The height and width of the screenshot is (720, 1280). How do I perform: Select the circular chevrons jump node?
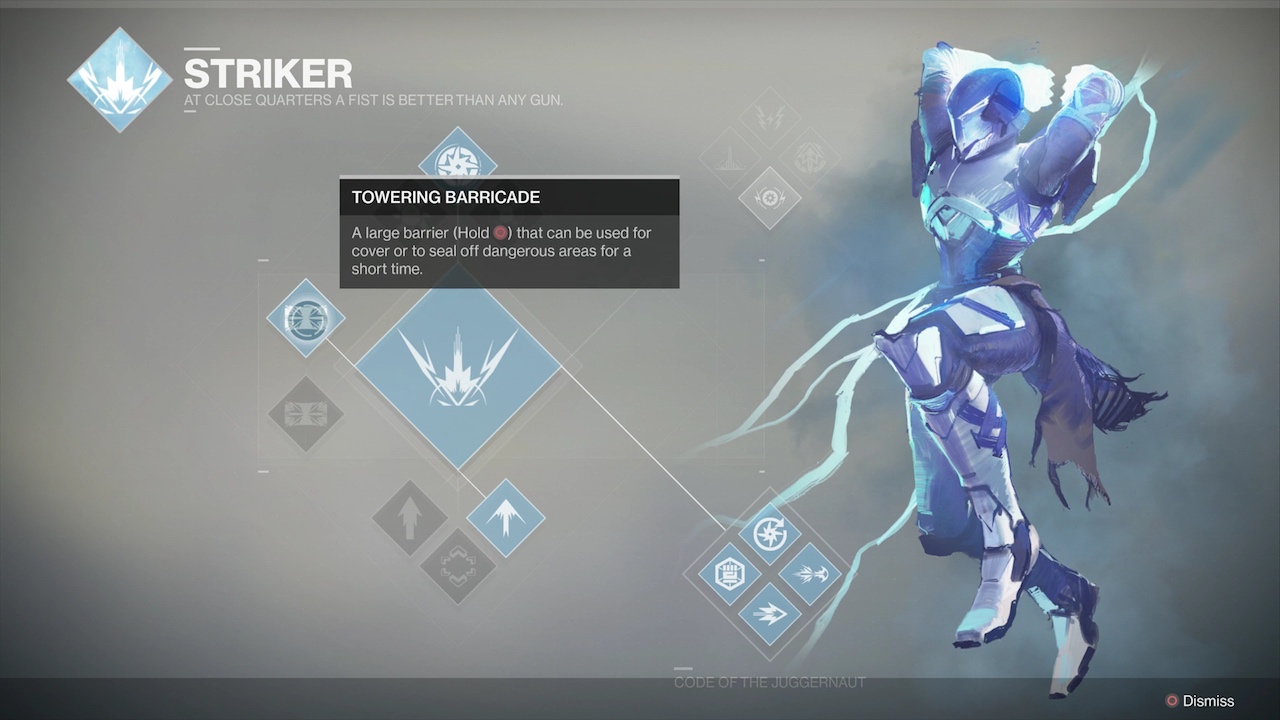pos(458,567)
